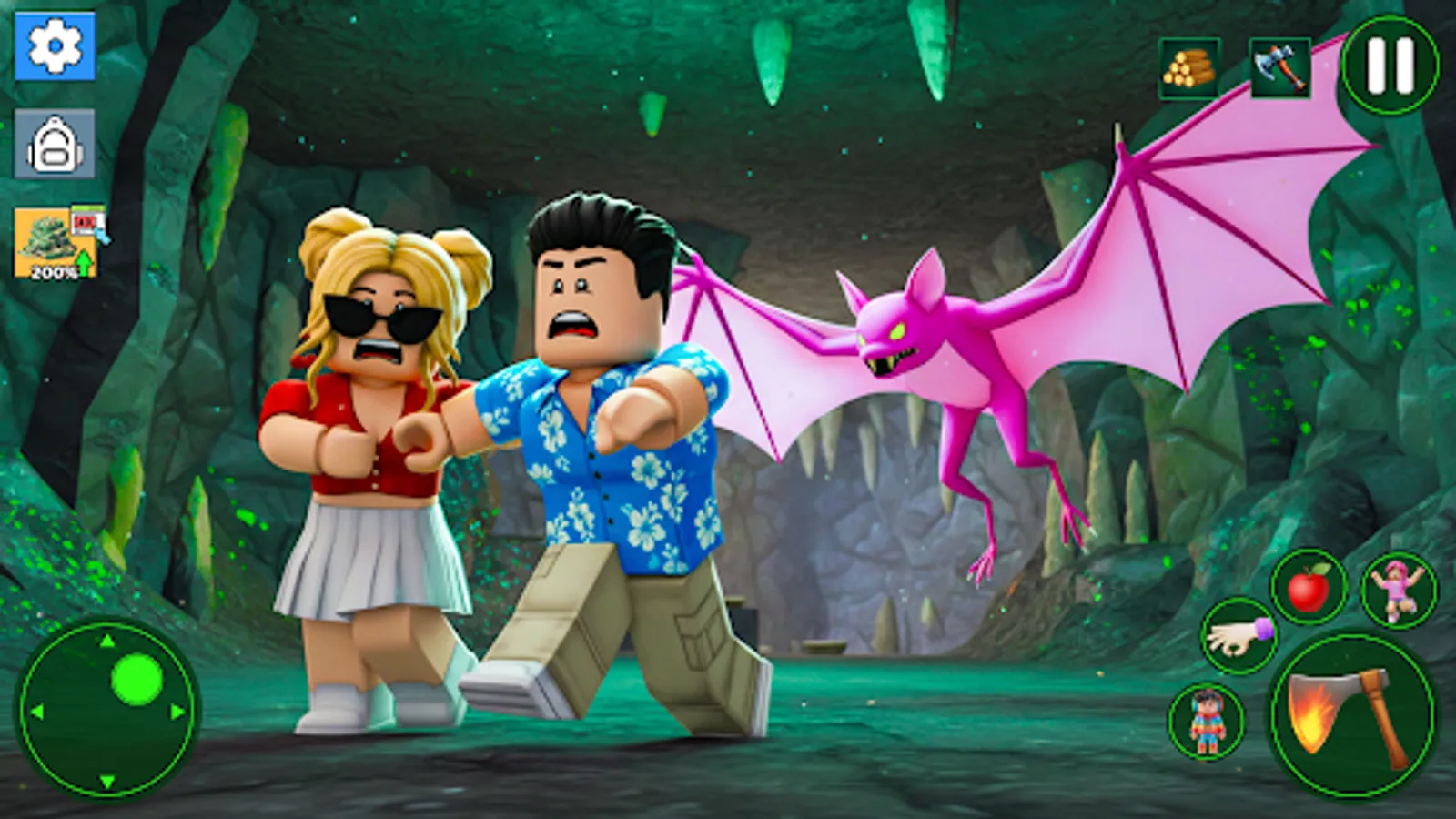Select the wood logs resource slot
The image size is (1456, 819).
[x=1189, y=66]
